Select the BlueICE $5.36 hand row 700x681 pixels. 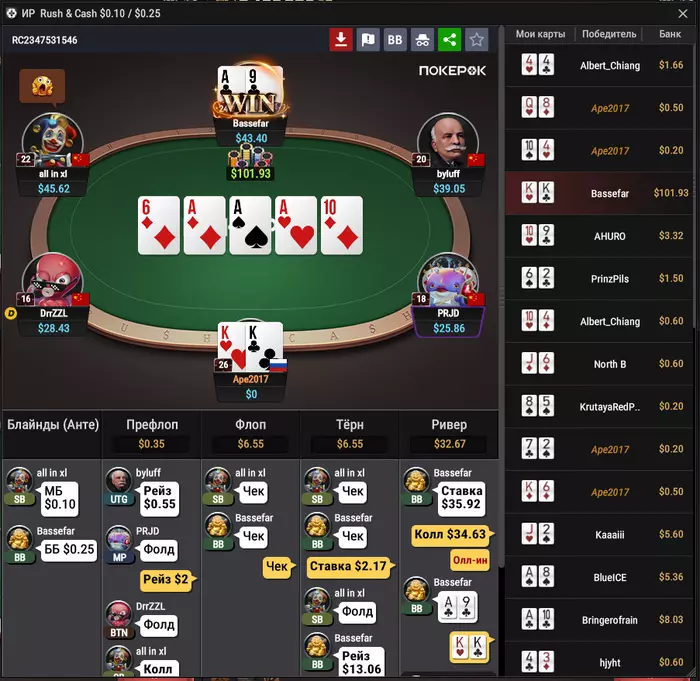[602, 577]
